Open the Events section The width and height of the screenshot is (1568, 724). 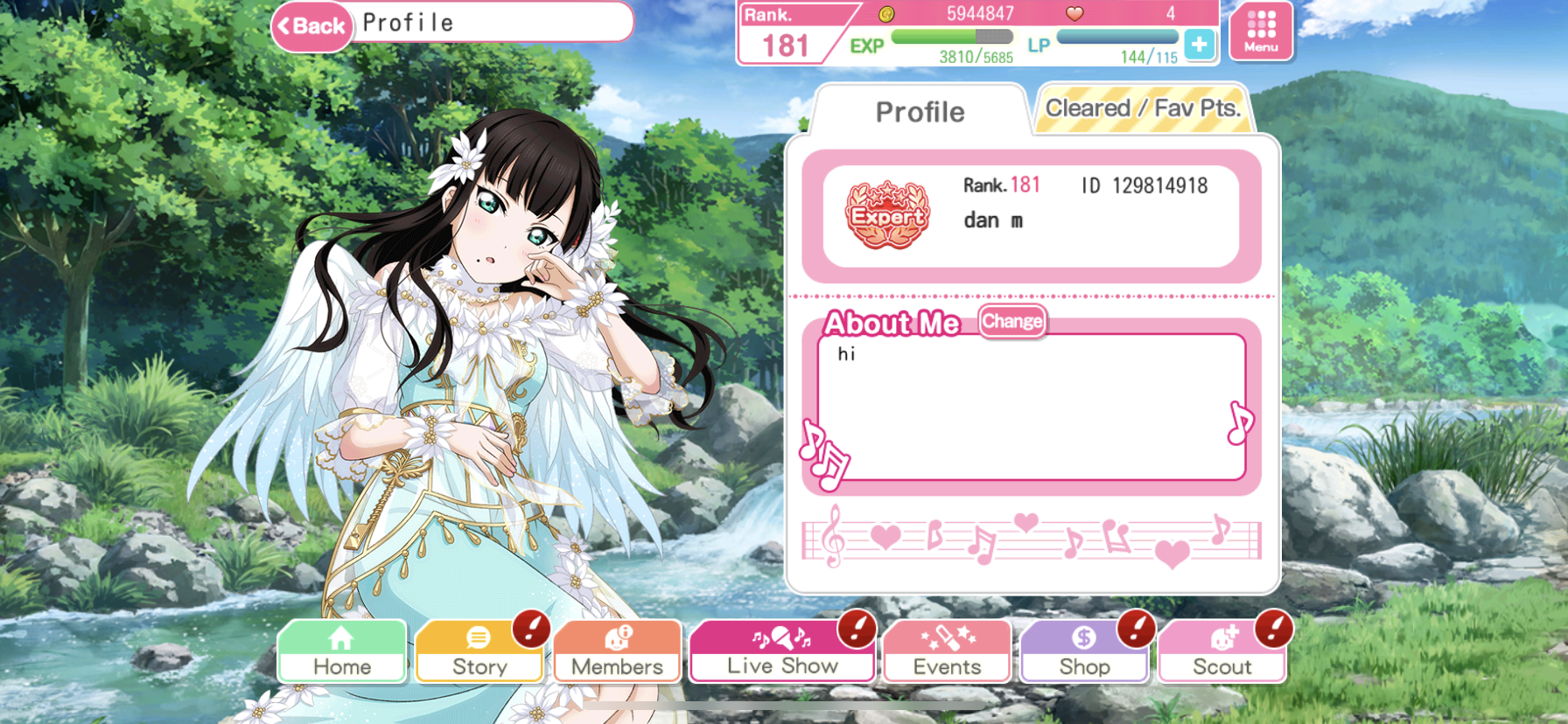point(947,651)
